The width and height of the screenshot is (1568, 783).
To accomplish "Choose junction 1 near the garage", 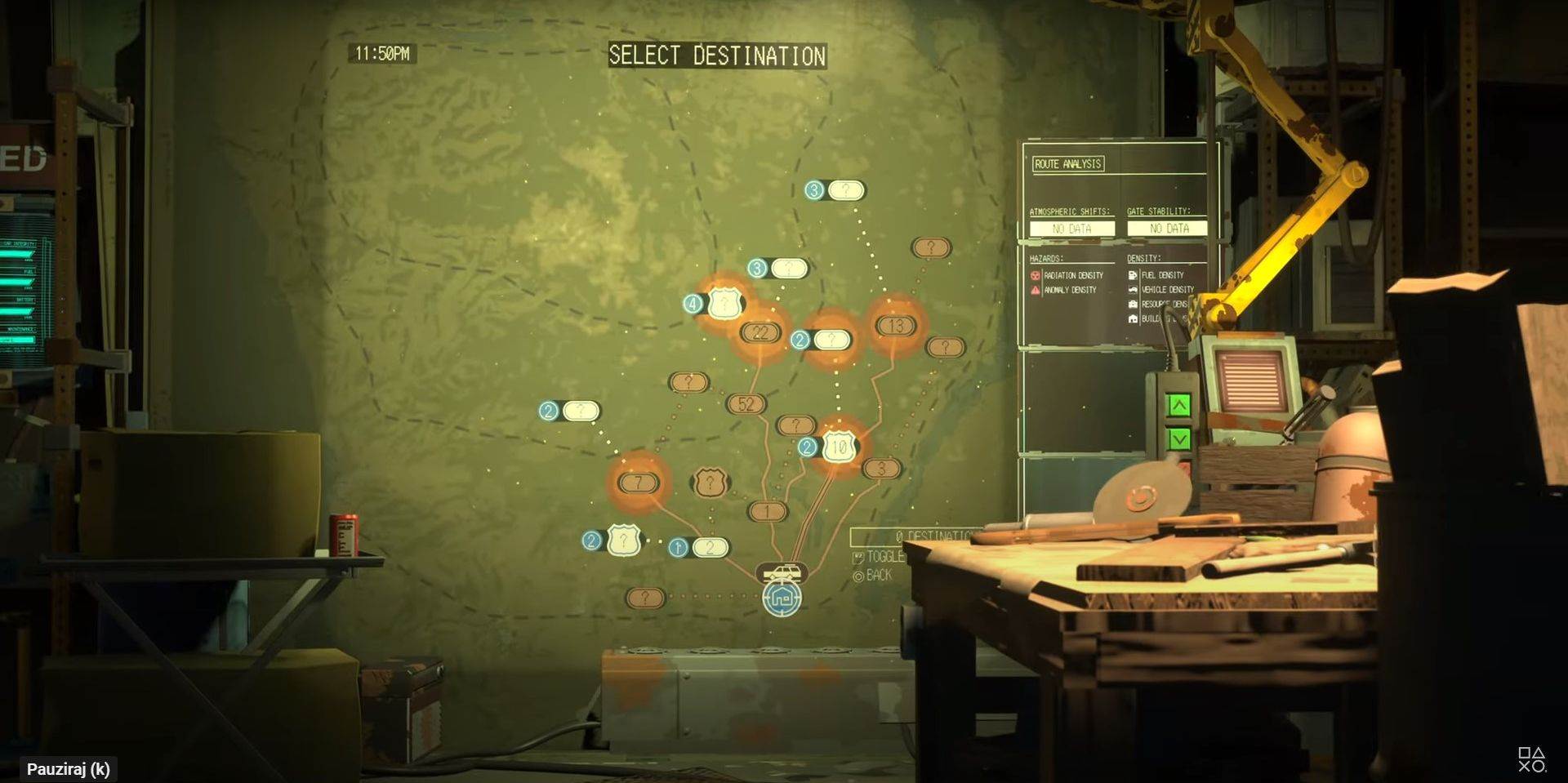I will (767, 511).
